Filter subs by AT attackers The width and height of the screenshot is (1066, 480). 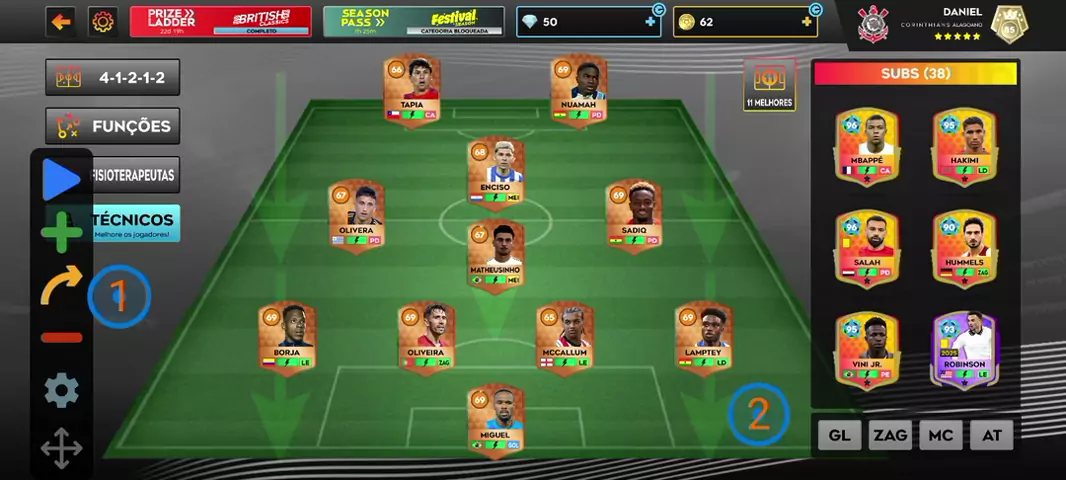click(992, 435)
